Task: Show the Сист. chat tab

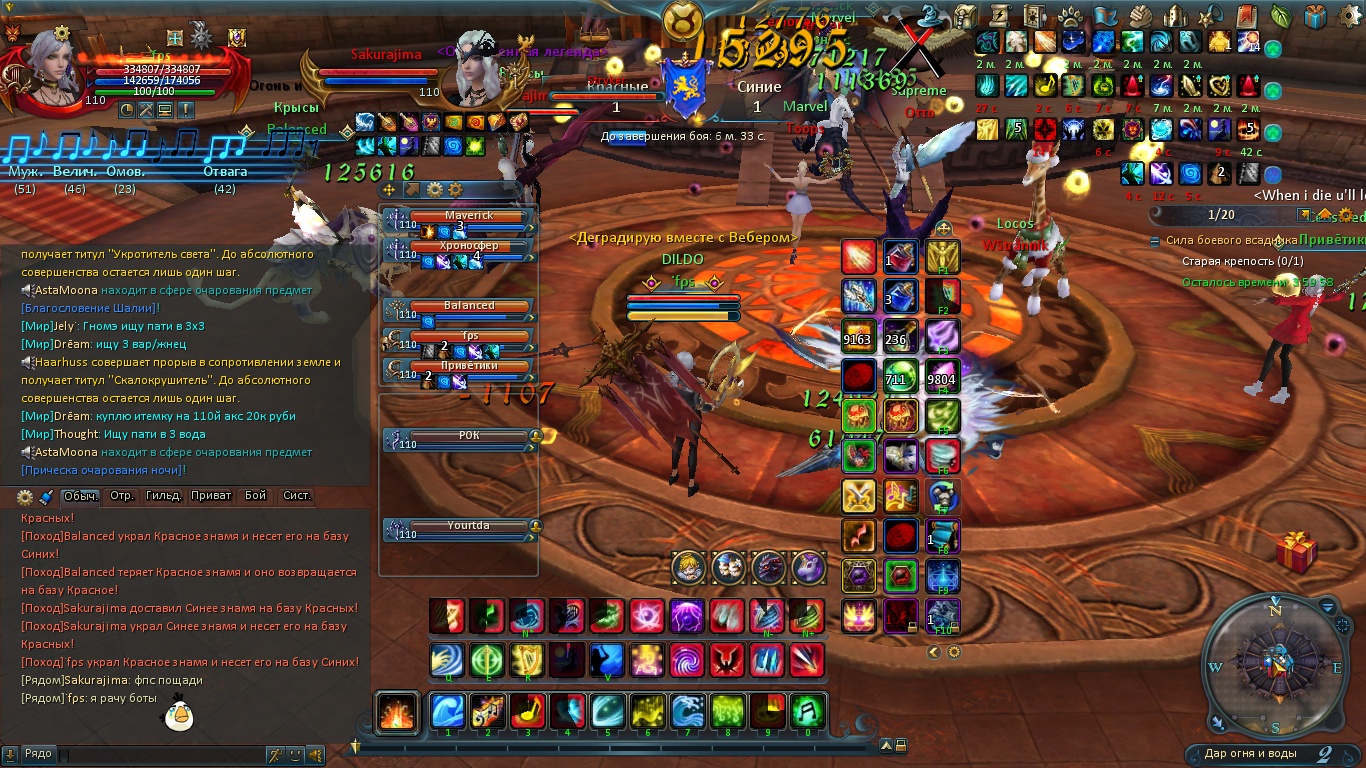Action: coord(297,496)
